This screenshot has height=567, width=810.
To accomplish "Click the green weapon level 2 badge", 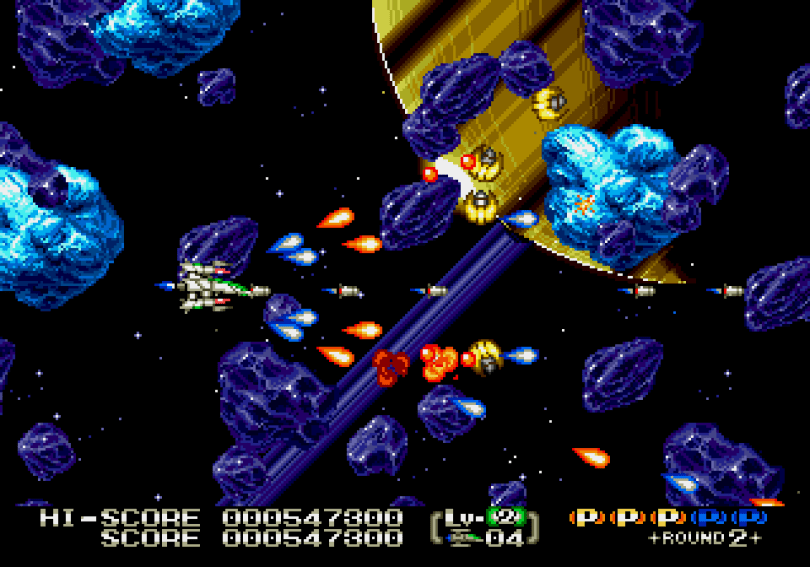I will [506, 518].
